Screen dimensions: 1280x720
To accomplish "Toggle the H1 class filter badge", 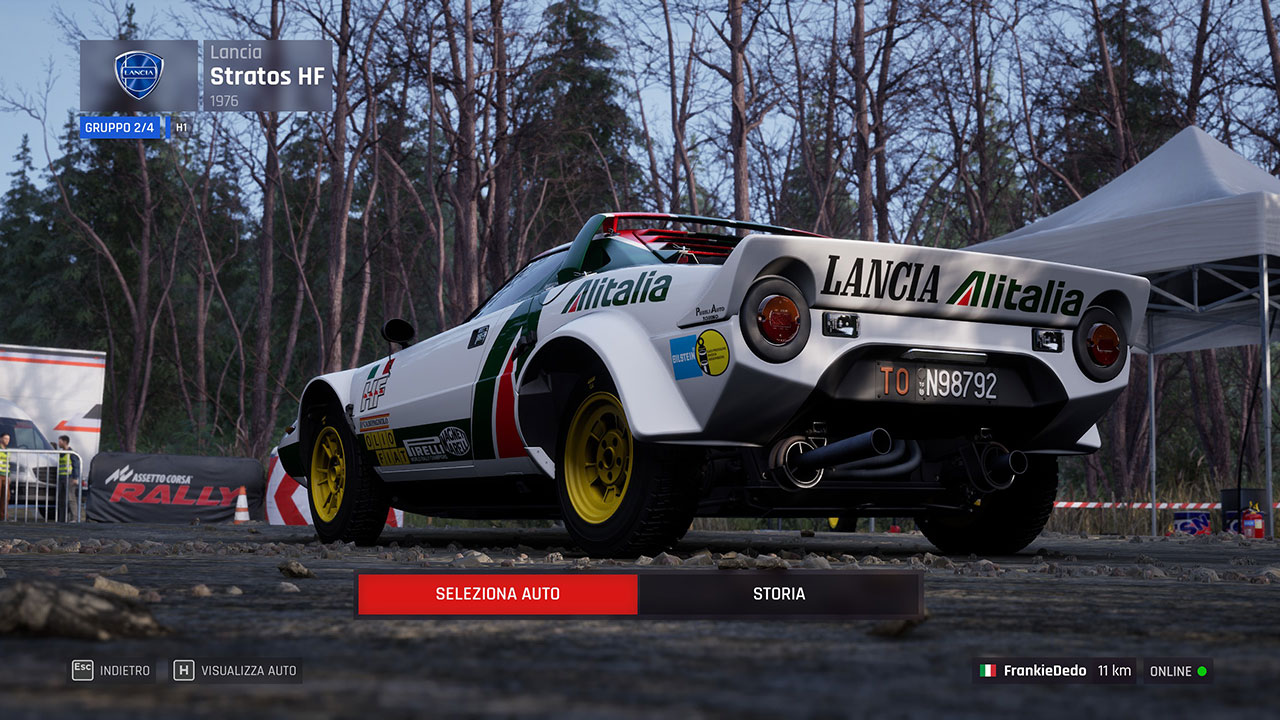I will (x=181, y=127).
